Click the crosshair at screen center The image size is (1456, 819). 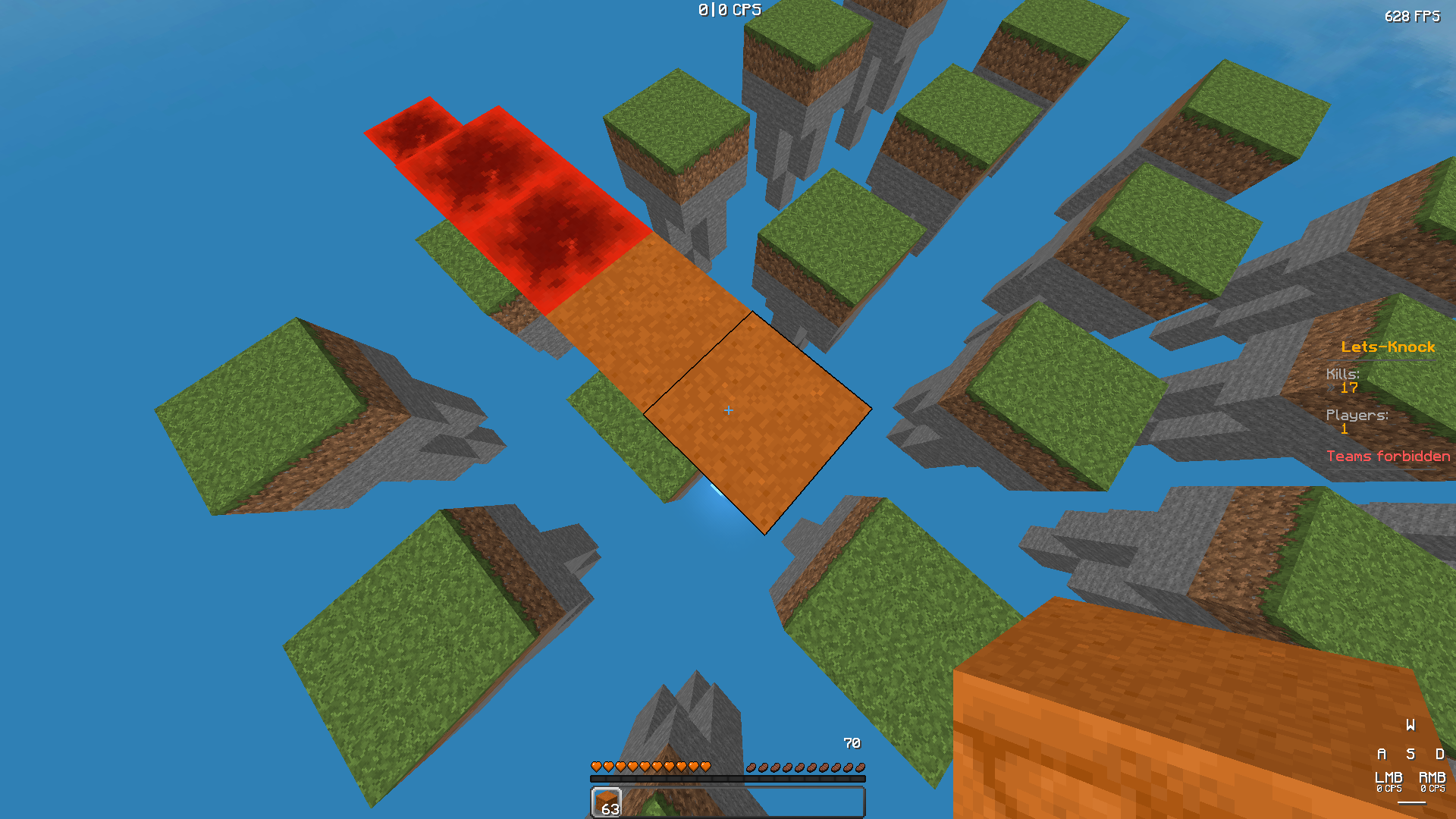click(728, 409)
